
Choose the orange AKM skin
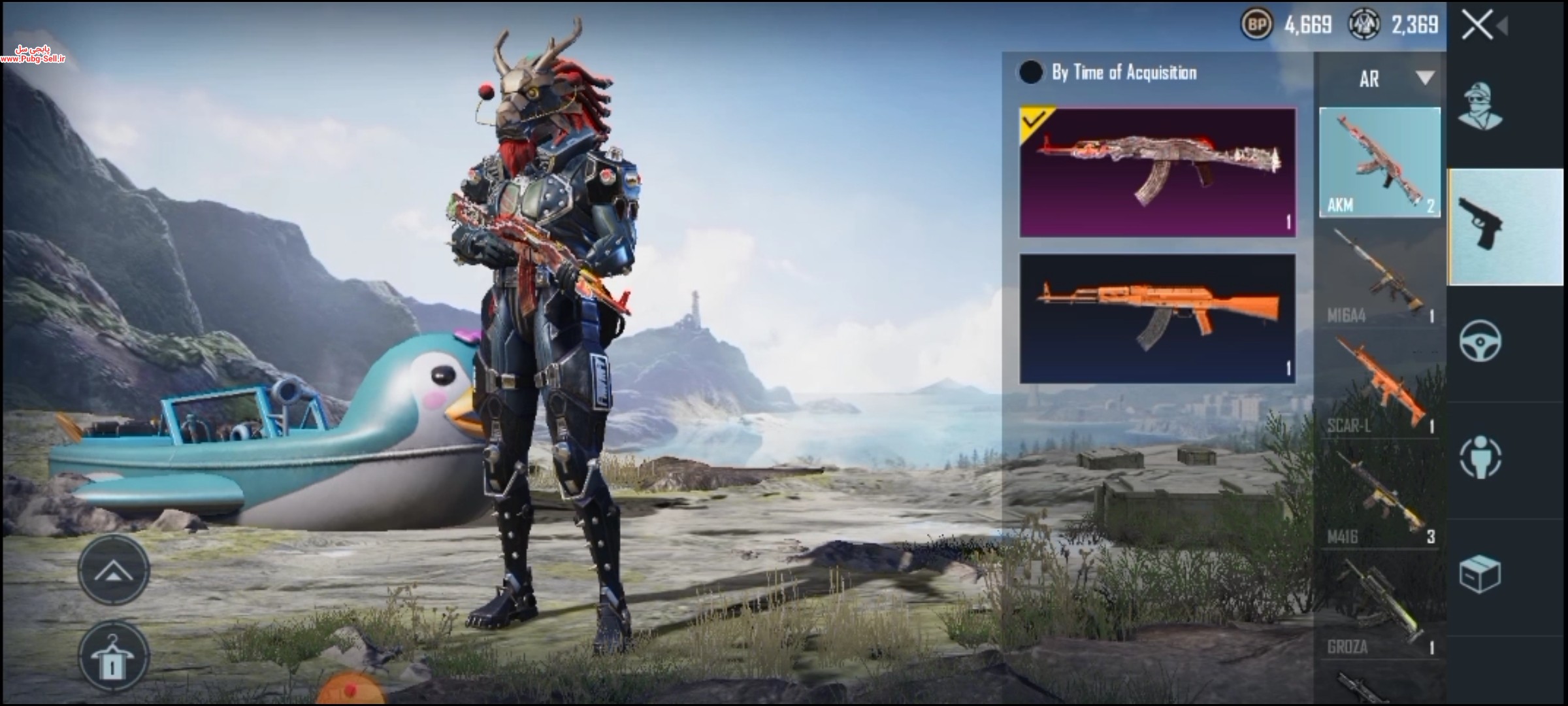tap(1157, 318)
